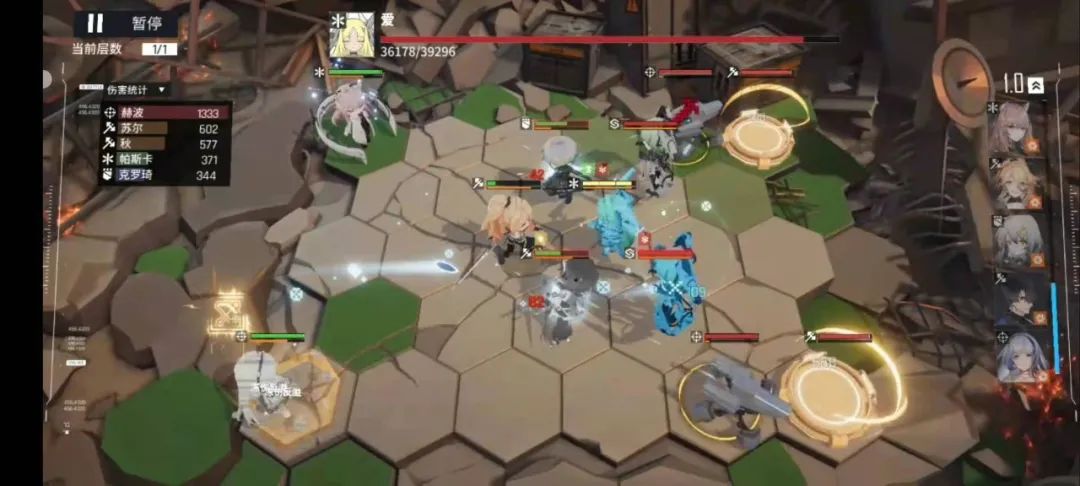This screenshot has width=1080, height=486.
Task: Pause the battle with the 暂停 button
Action: (x=127, y=23)
